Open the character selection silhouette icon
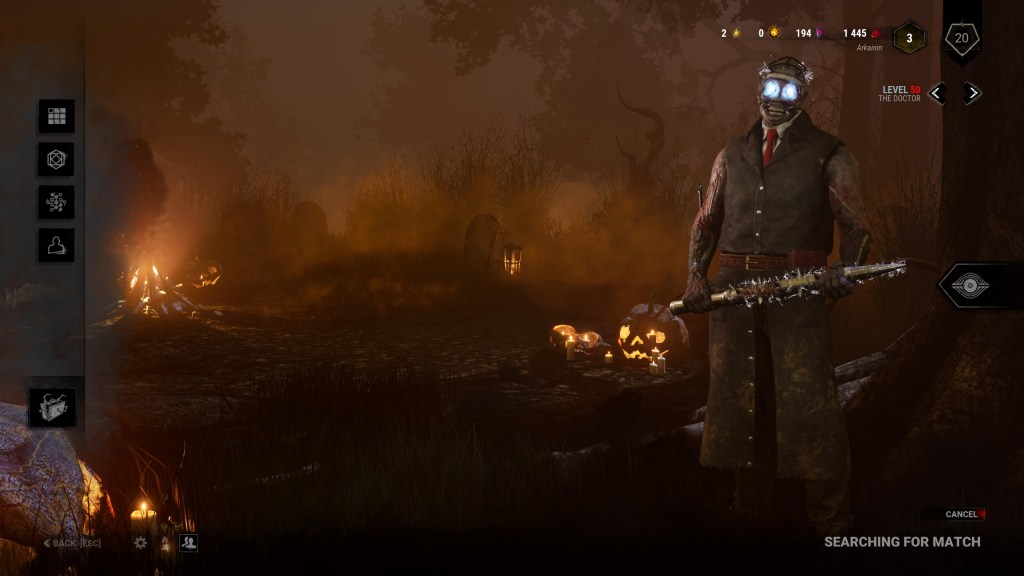The height and width of the screenshot is (576, 1024). pyautogui.click(x=56, y=245)
